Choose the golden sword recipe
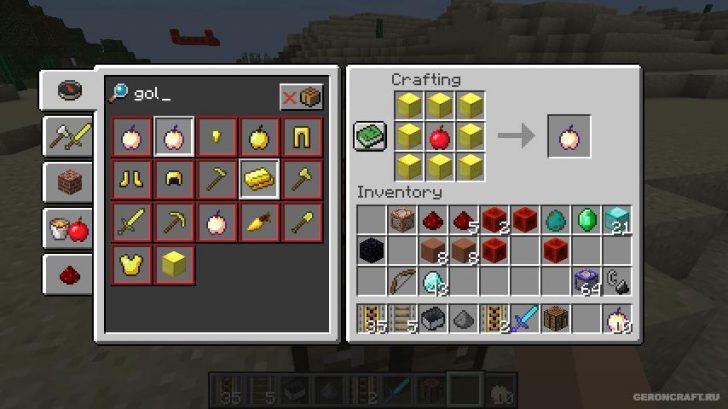728x409 pixels. [x=130, y=222]
